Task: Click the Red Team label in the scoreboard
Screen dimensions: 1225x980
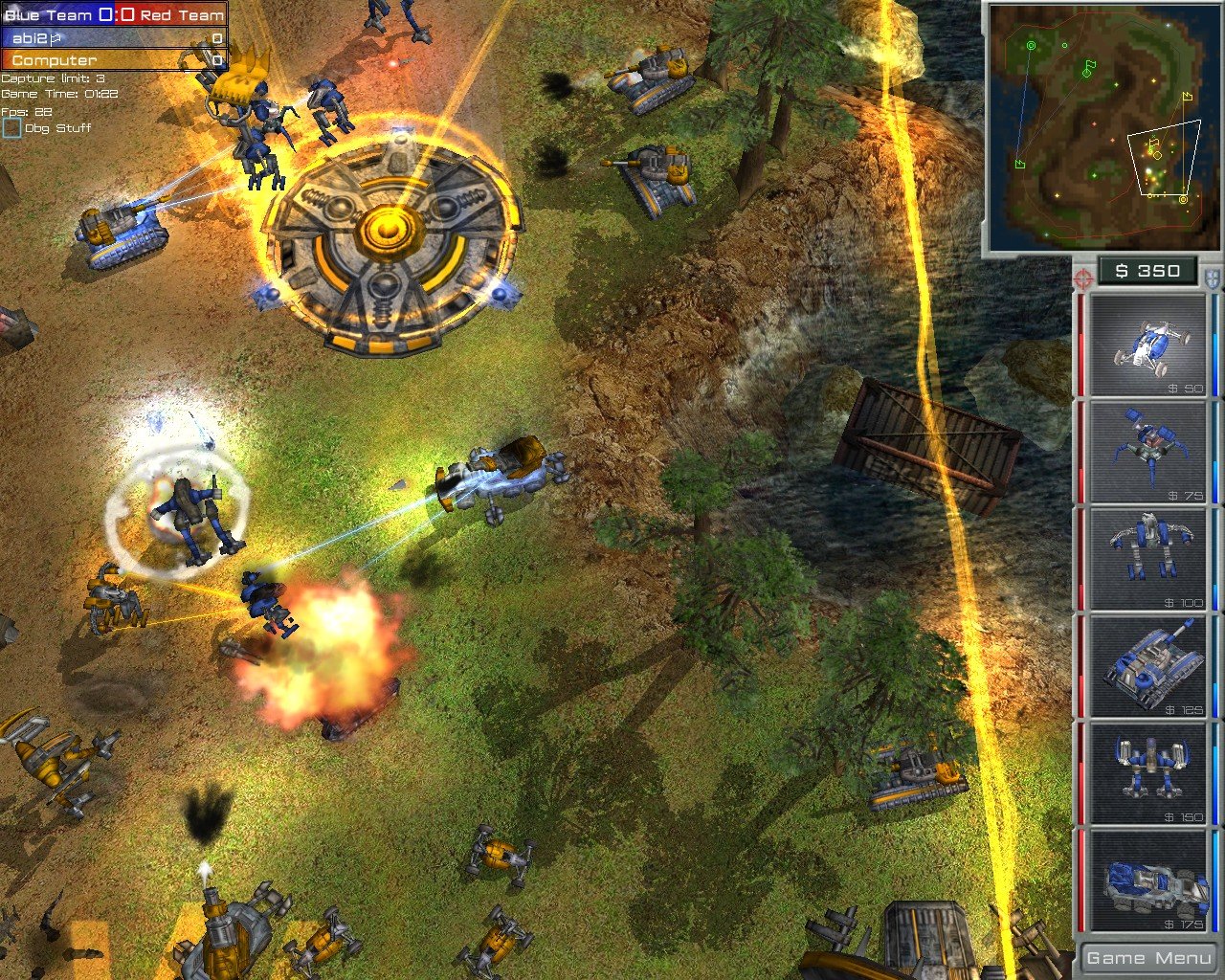Action: 184,14
